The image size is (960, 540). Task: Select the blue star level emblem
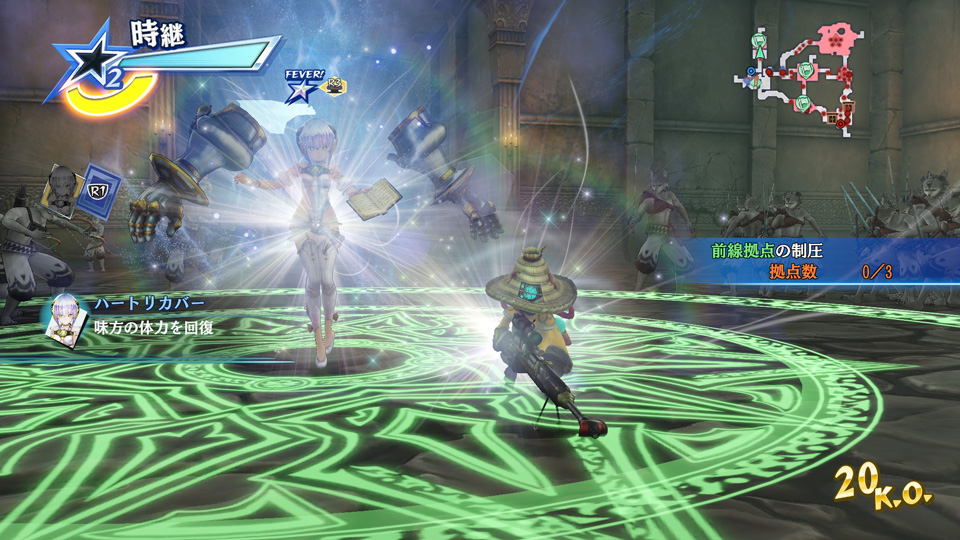click(90, 62)
